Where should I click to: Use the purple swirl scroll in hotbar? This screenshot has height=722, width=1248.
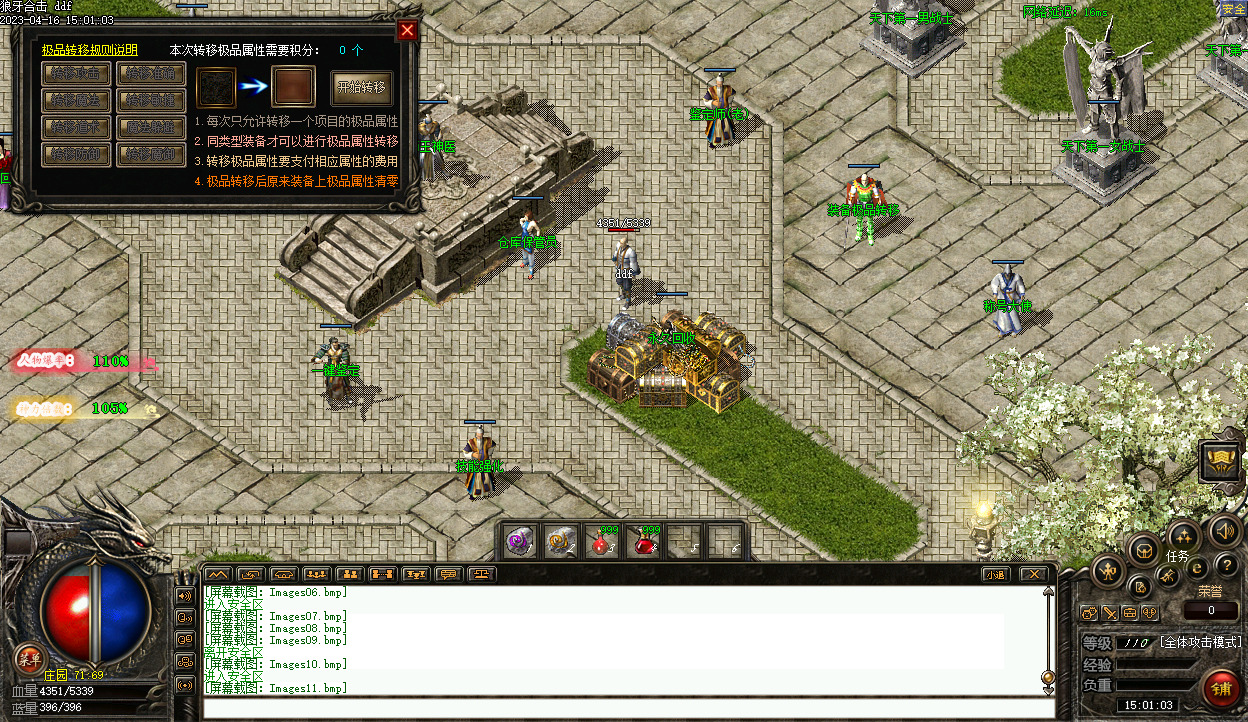pyautogui.click(x=519, y=541)
